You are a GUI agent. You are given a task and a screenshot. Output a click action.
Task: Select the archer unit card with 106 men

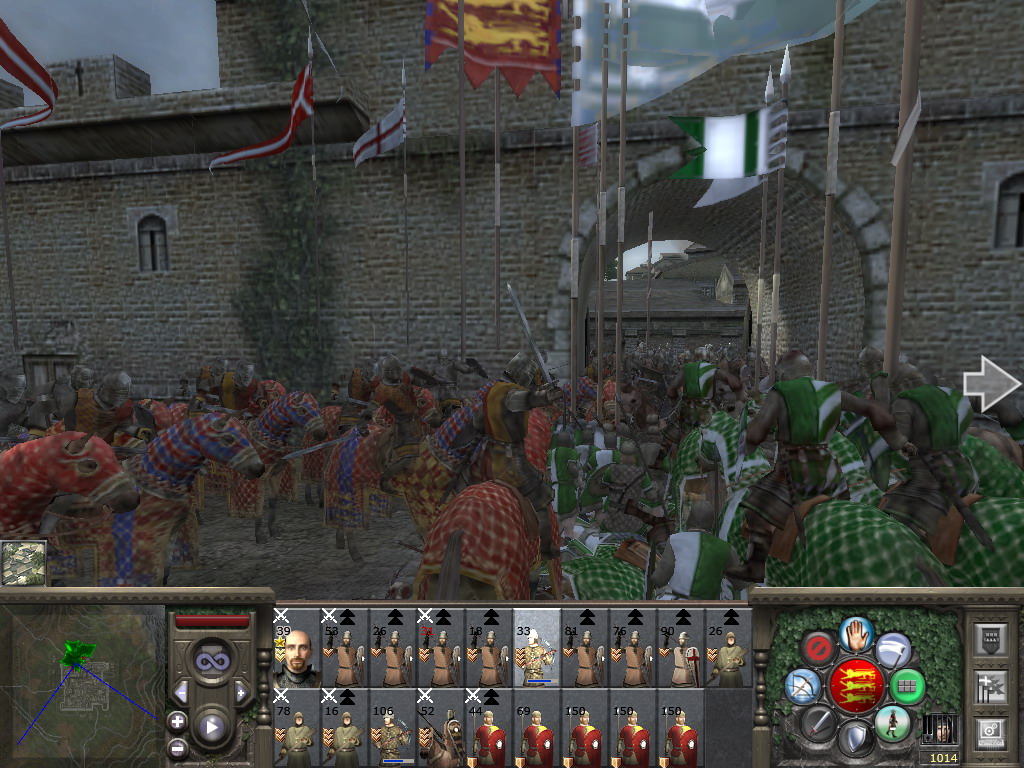(393, 728)
